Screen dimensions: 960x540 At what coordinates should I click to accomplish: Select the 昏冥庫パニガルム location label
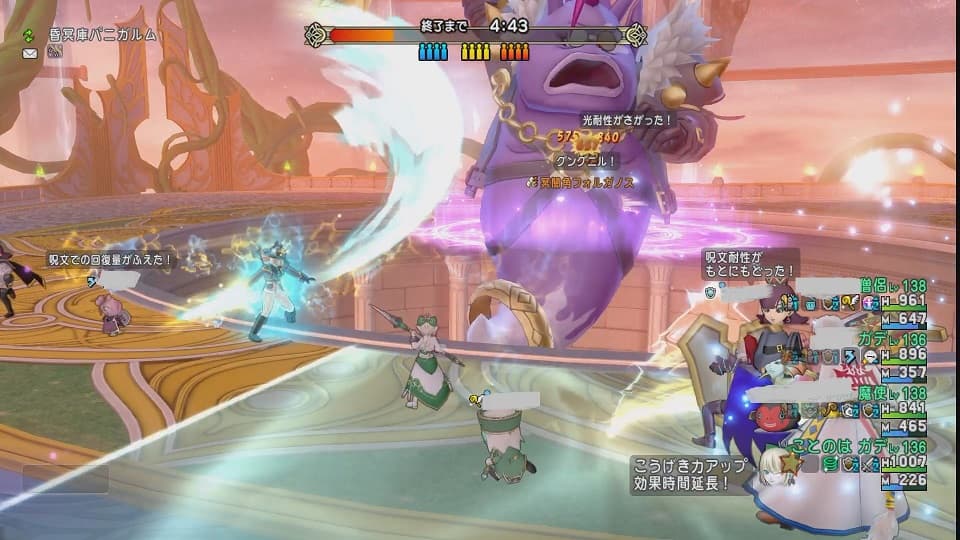click(101, 34)
